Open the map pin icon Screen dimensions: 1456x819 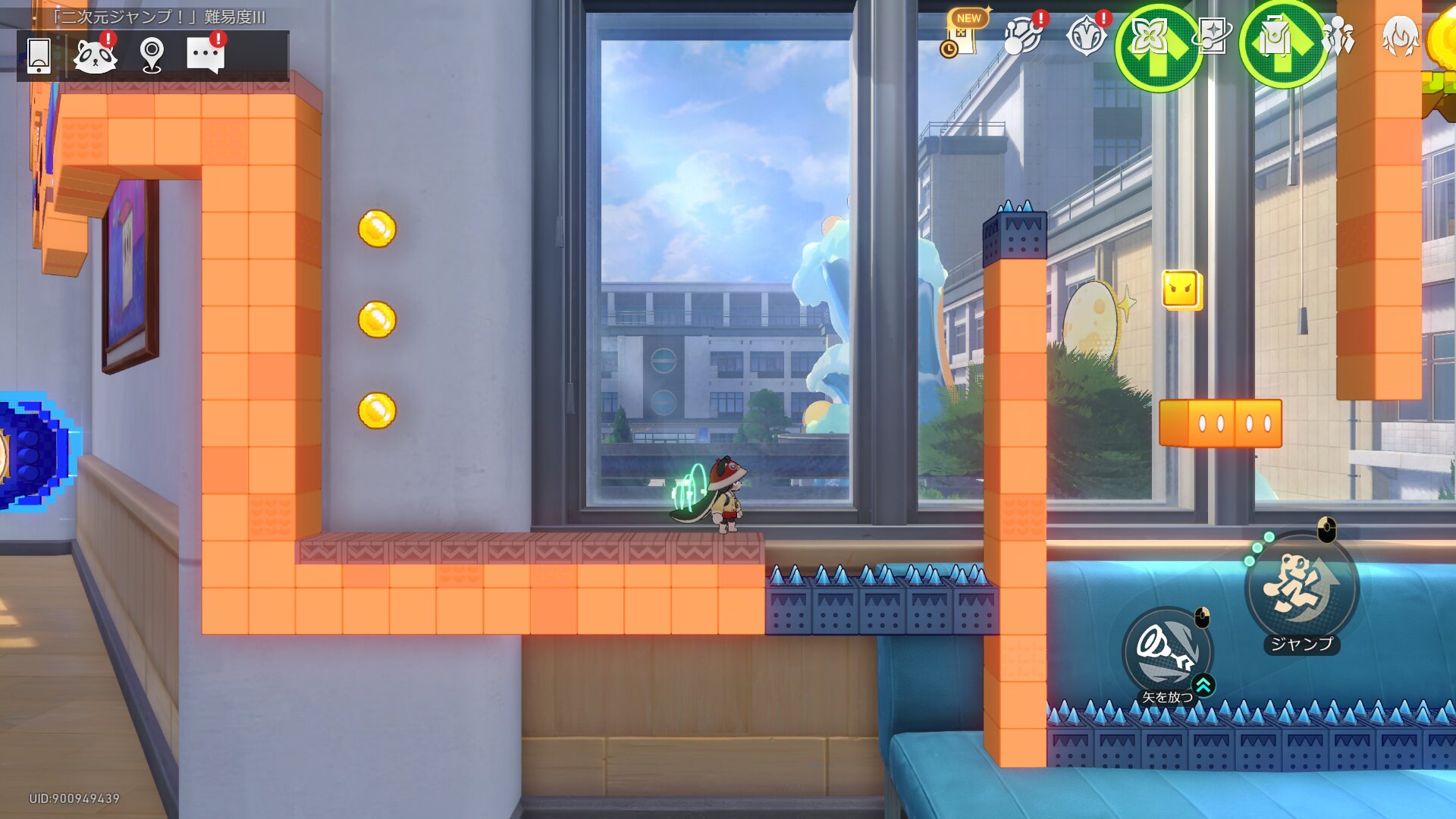coord(152,55)
